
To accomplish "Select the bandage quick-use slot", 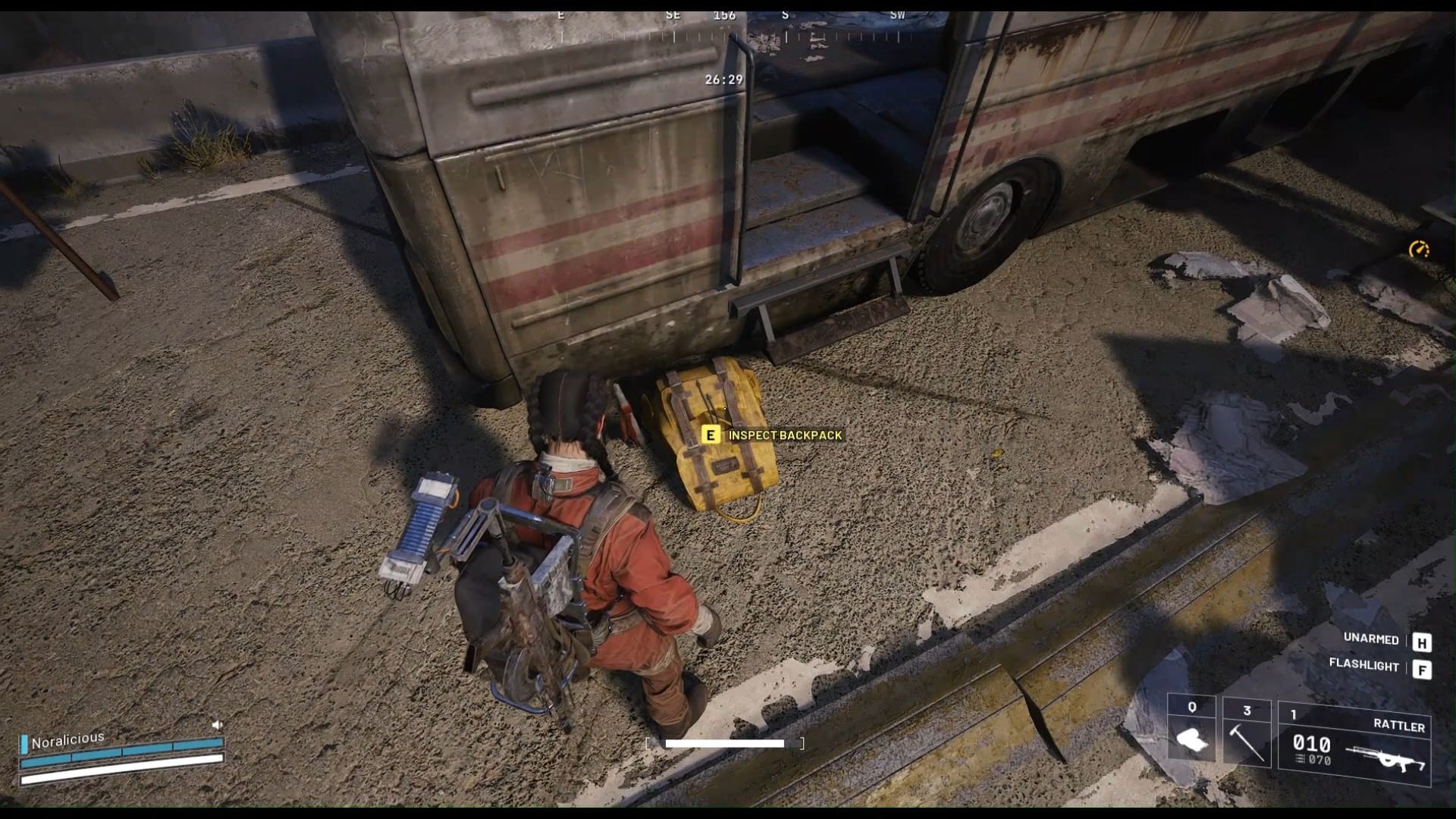I will (1191, 734).
